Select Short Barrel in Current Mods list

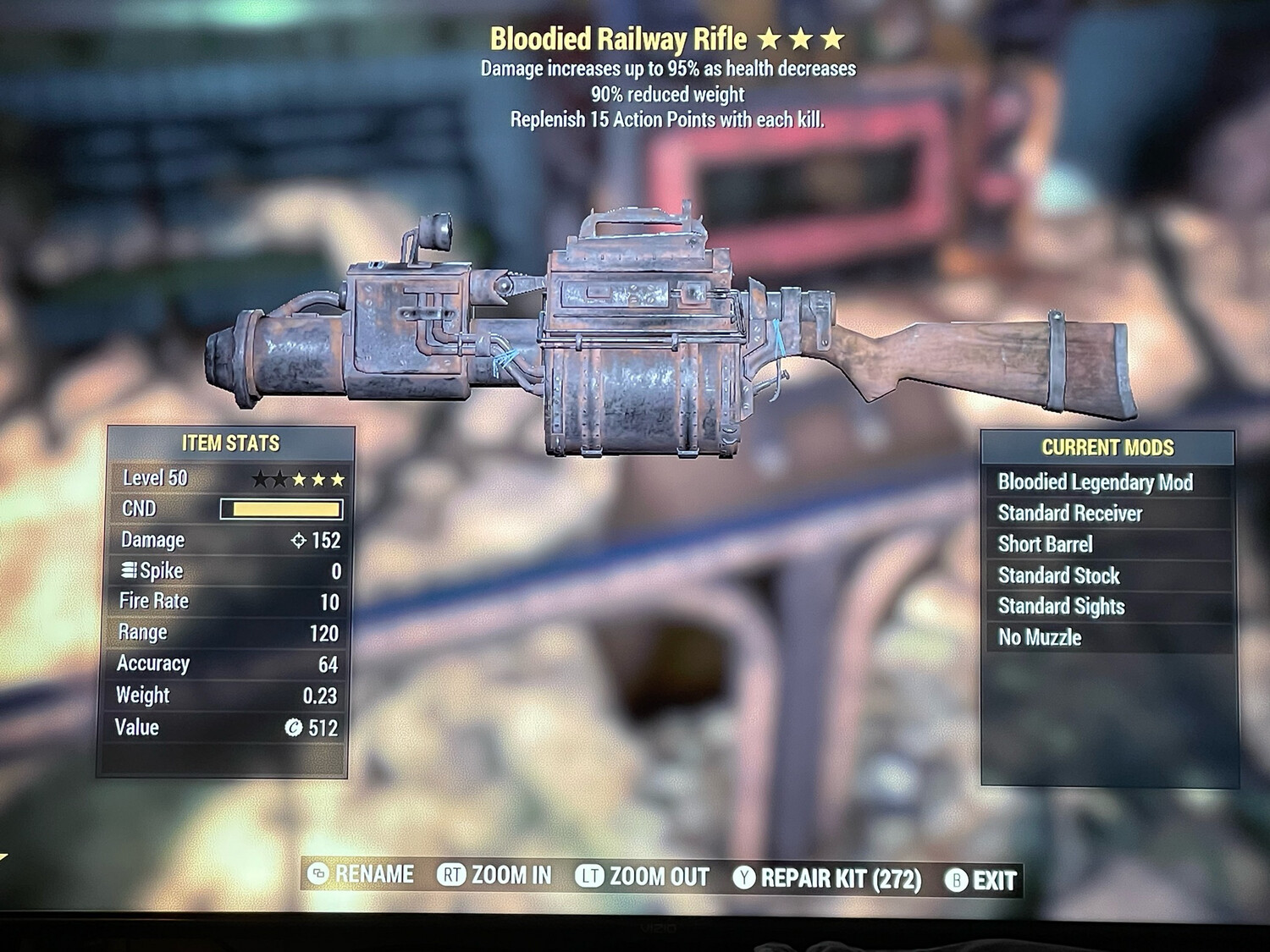(1045, 544)
